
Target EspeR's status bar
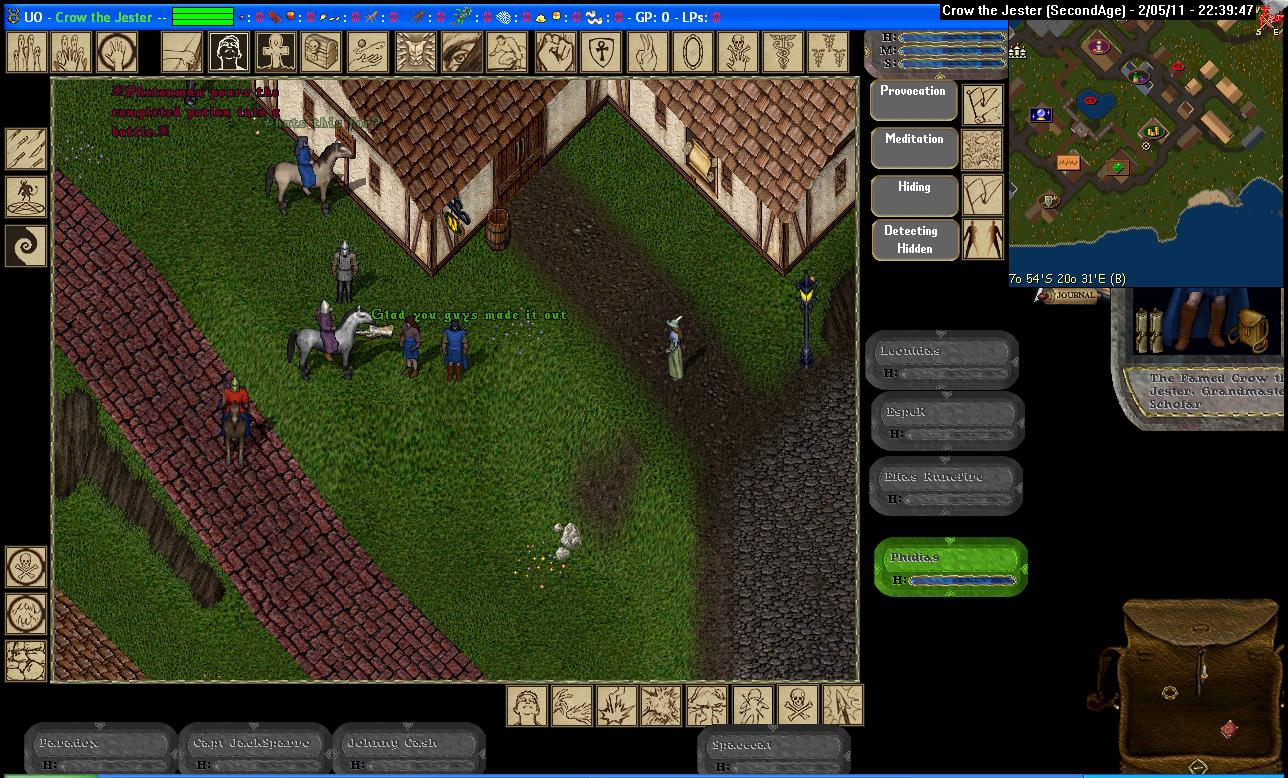tap(947, 421)
